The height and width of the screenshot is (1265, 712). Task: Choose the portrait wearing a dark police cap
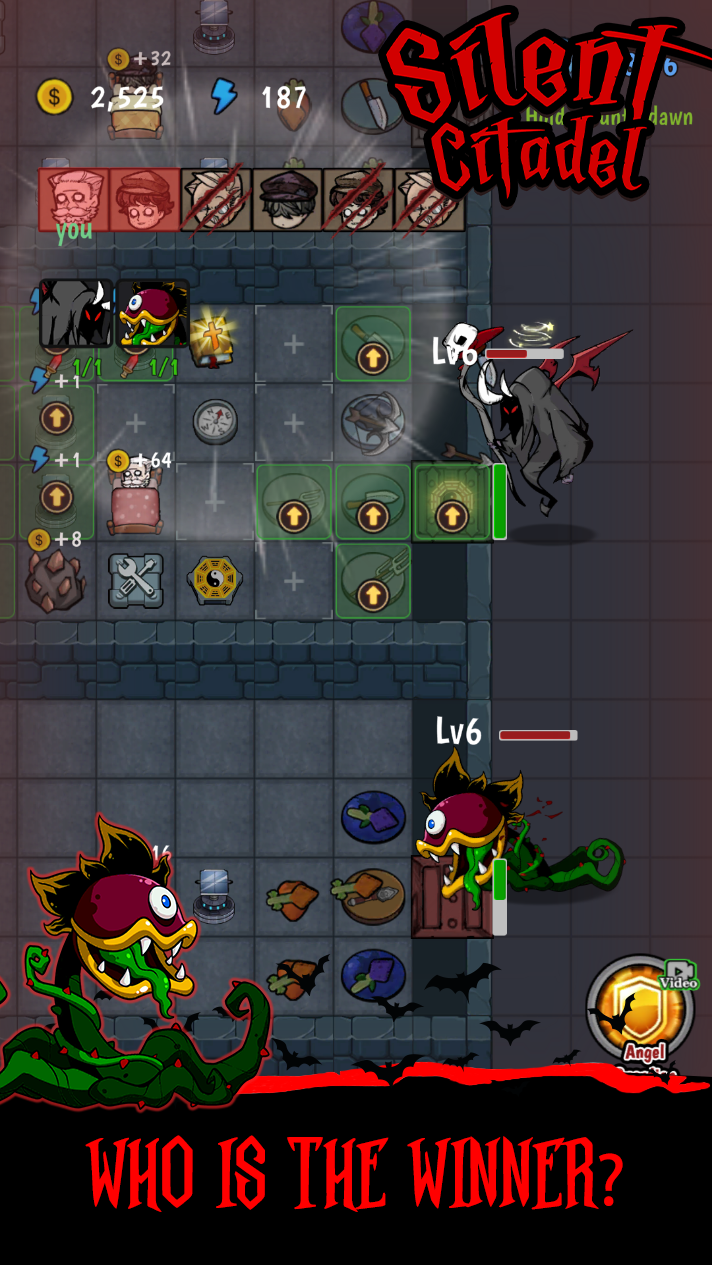click(287, 200)
